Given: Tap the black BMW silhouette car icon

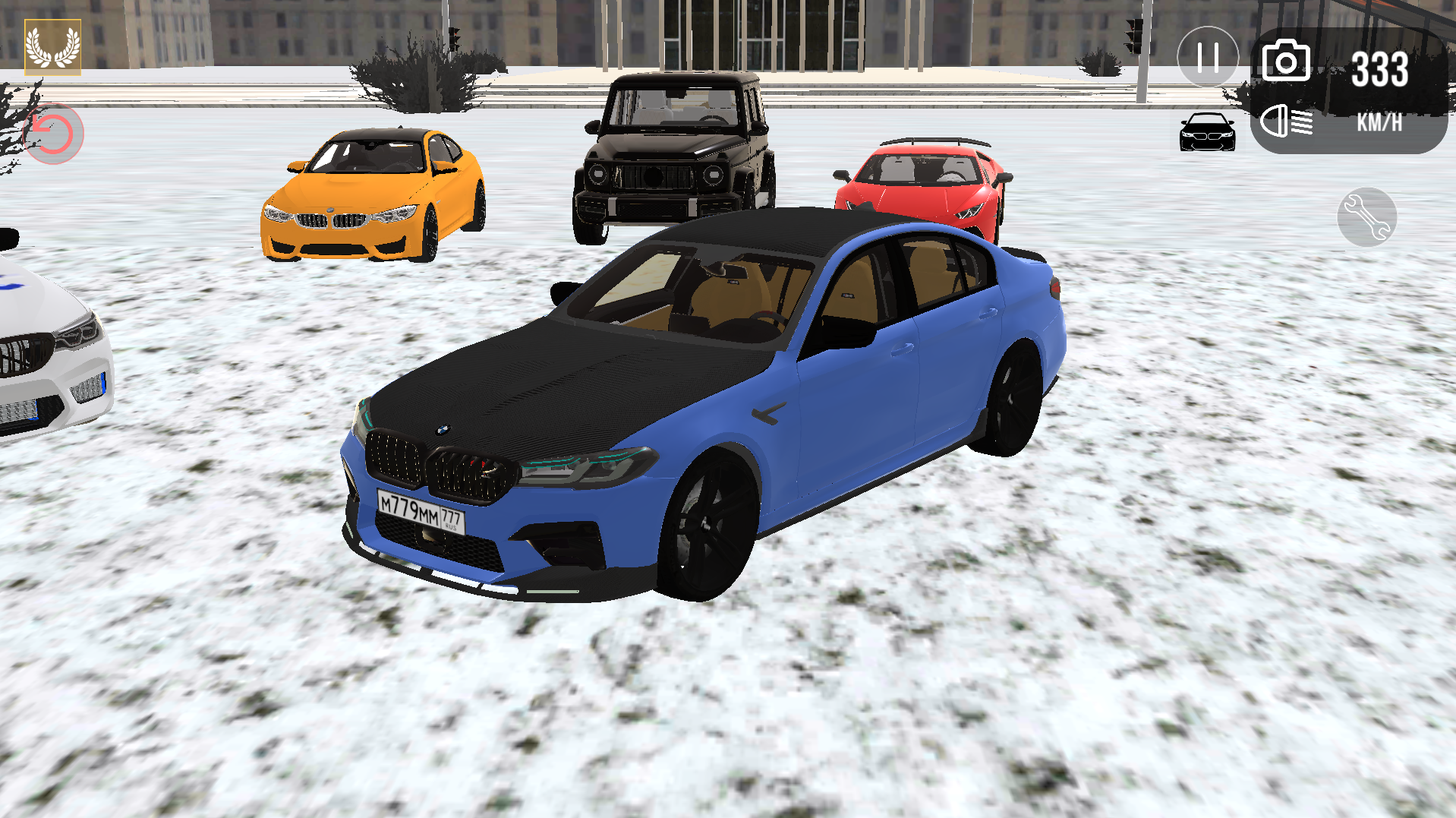Looking at the screenshot, I should (1207, 131).
